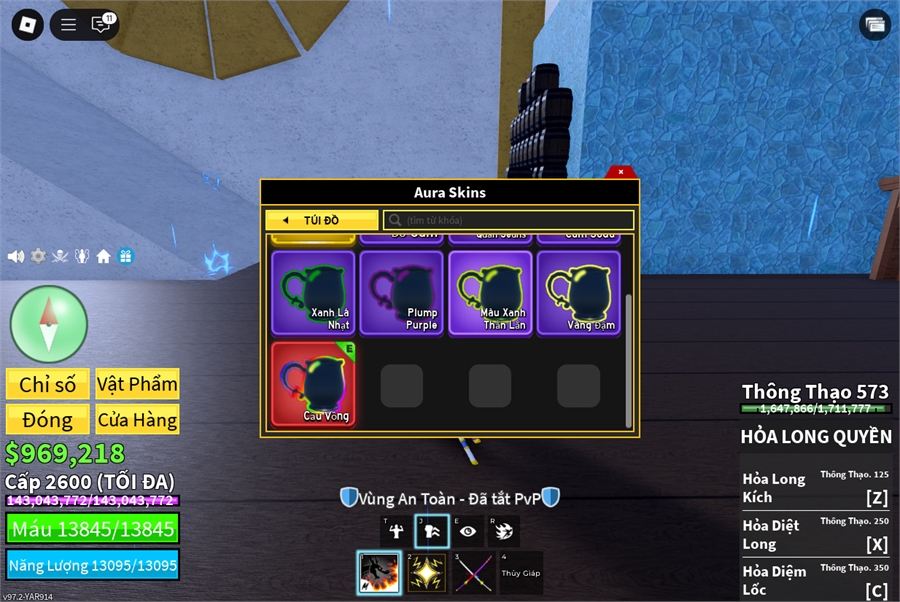900x602 pixels.
Task: Go back to Túi Đồ inventory
Action: [321, 220]
